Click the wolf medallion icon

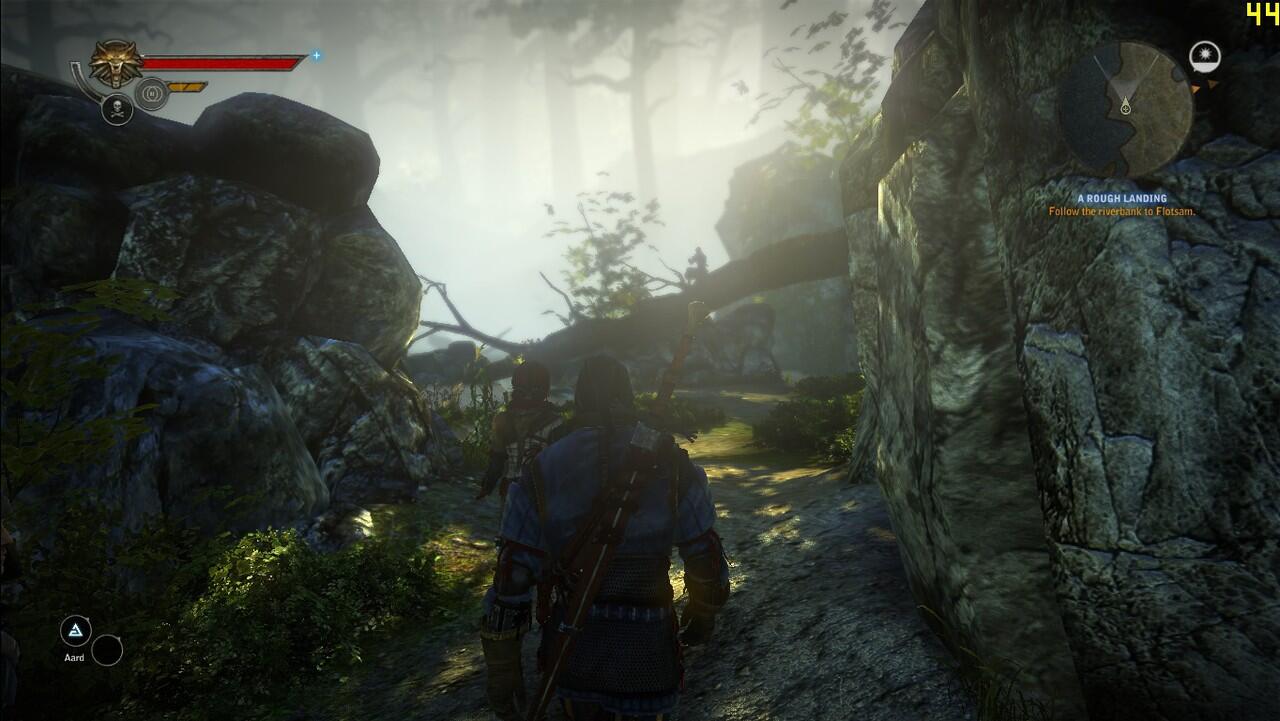point(114,63)
